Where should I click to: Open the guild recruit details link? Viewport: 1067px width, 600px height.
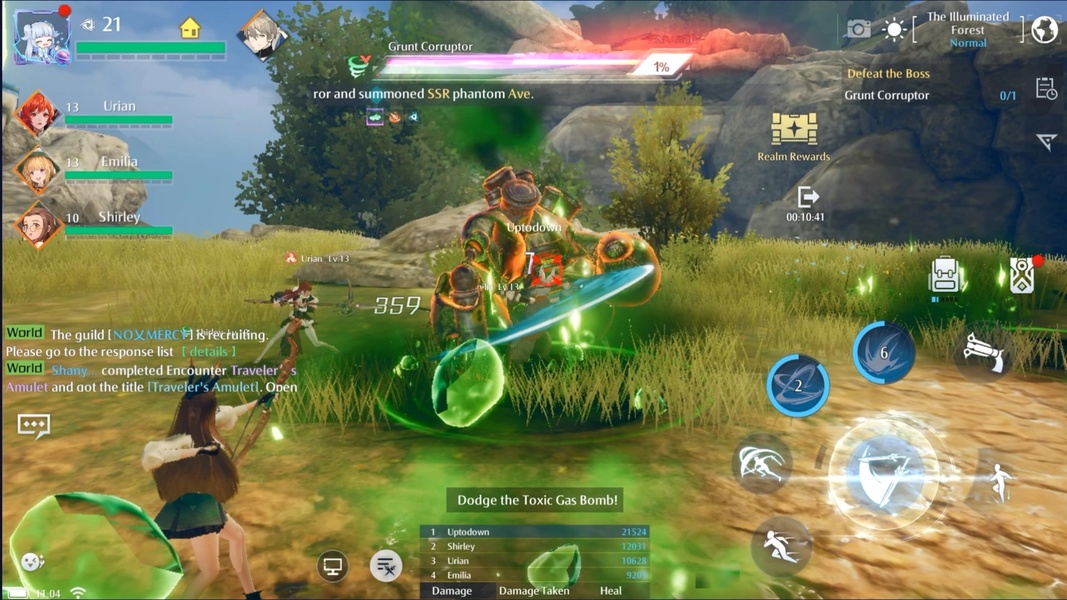point(210,352)
